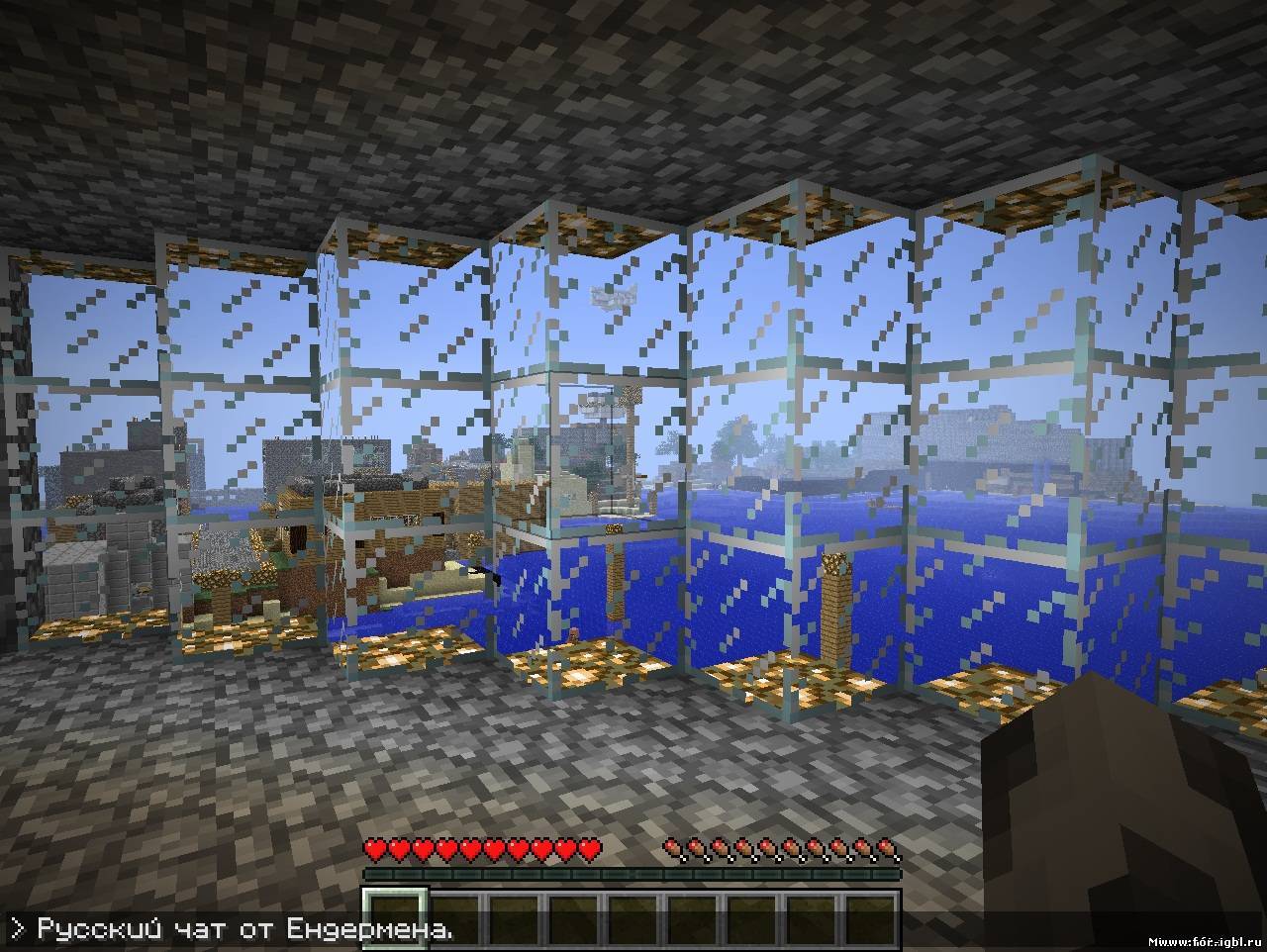1267x952 pixels.
Task: Click the leftmost heart icon
Action: pos(376,850)
